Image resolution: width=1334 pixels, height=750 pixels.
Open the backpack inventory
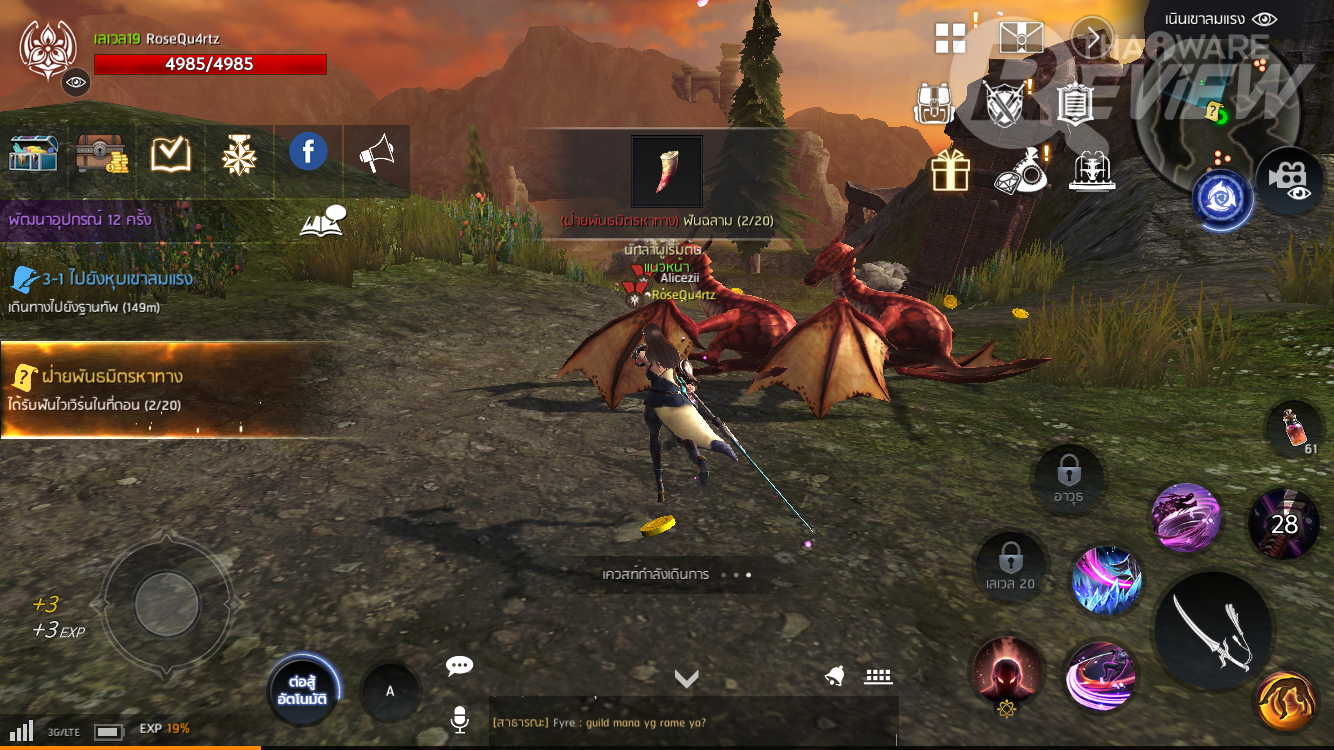click(934, 102)
